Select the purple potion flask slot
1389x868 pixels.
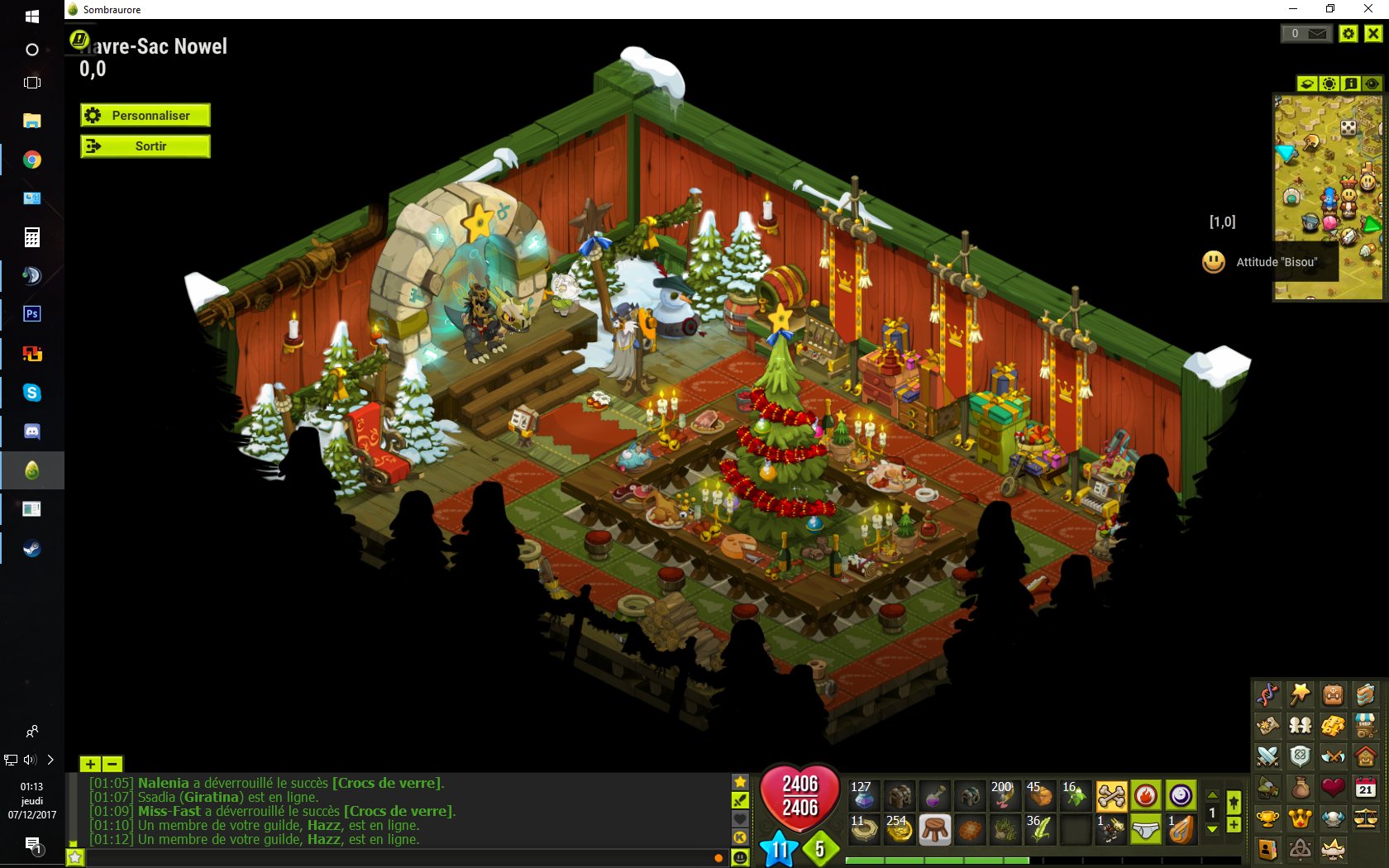(934, 796)
